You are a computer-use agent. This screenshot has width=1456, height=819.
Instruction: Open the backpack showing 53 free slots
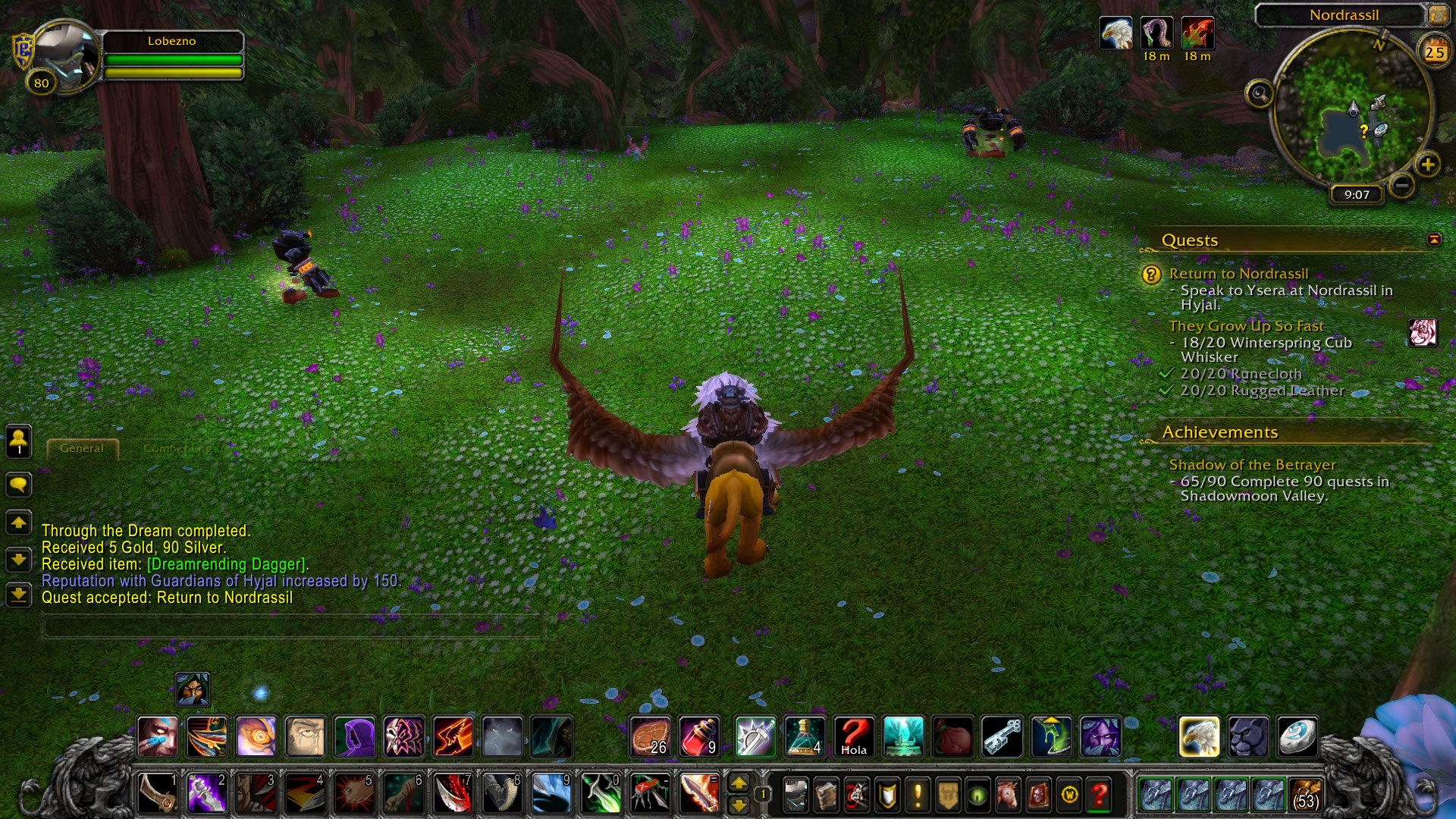[x=1304, y=795]
